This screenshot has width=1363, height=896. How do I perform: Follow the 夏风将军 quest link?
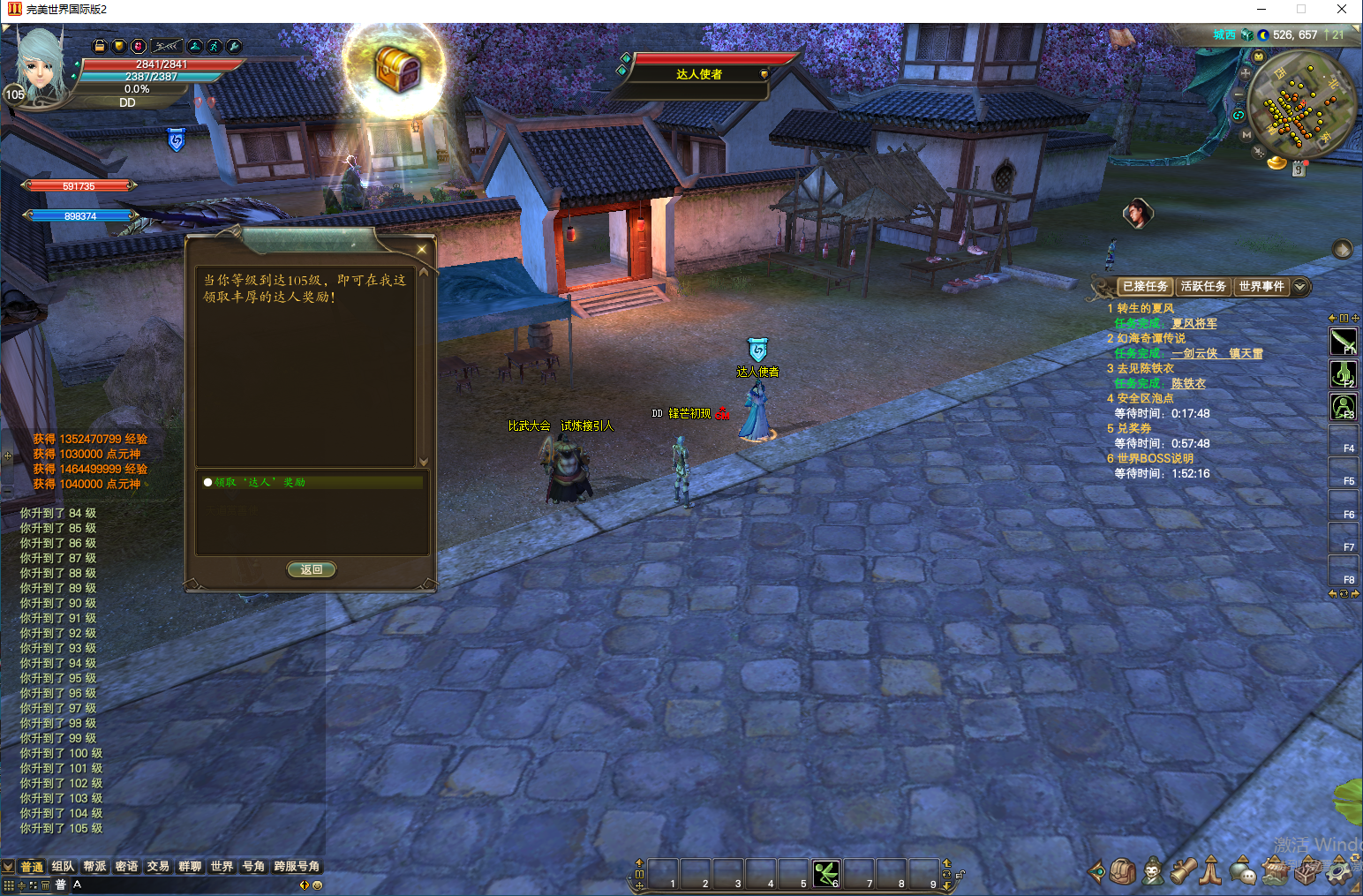(x=1194, y=323)
